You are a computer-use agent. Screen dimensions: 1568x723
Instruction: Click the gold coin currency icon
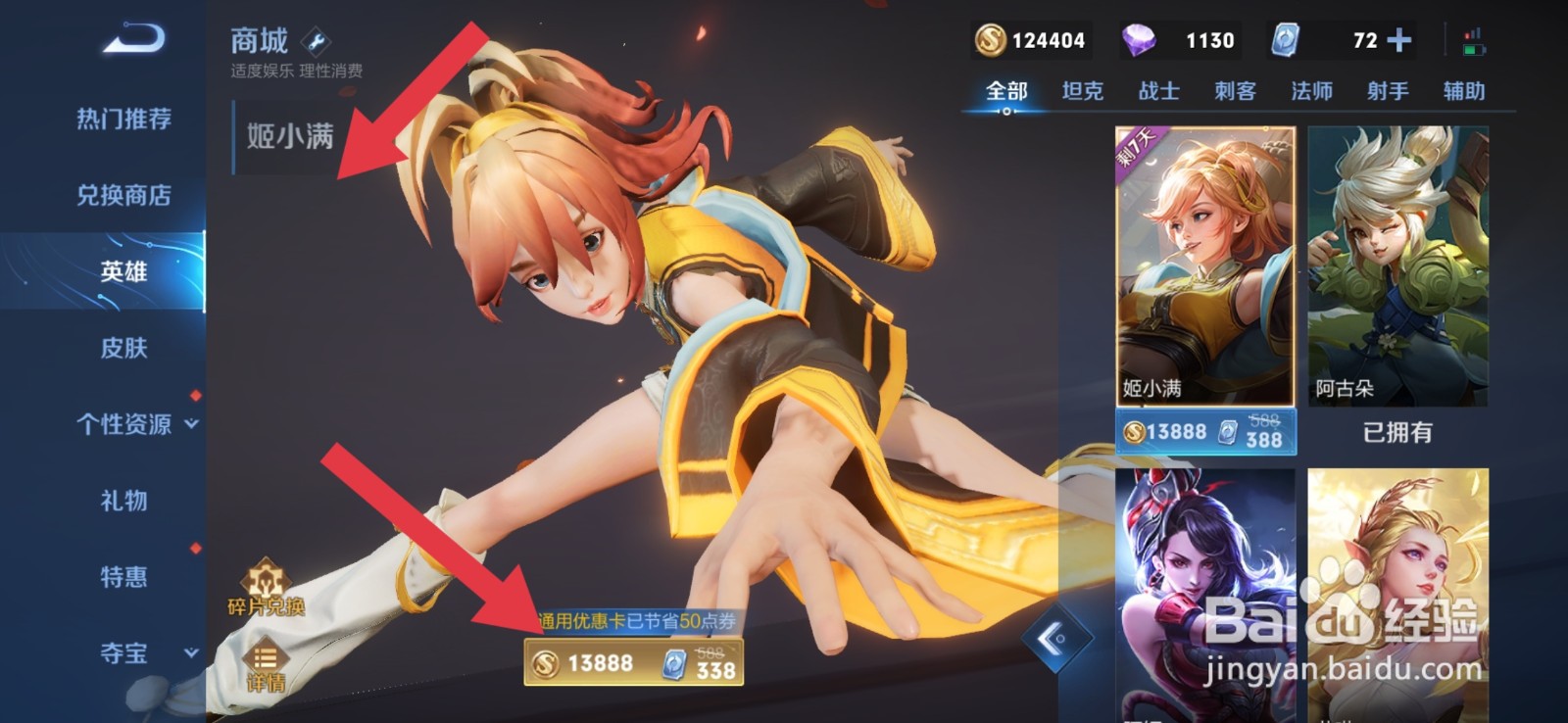[x=988, y=41]
